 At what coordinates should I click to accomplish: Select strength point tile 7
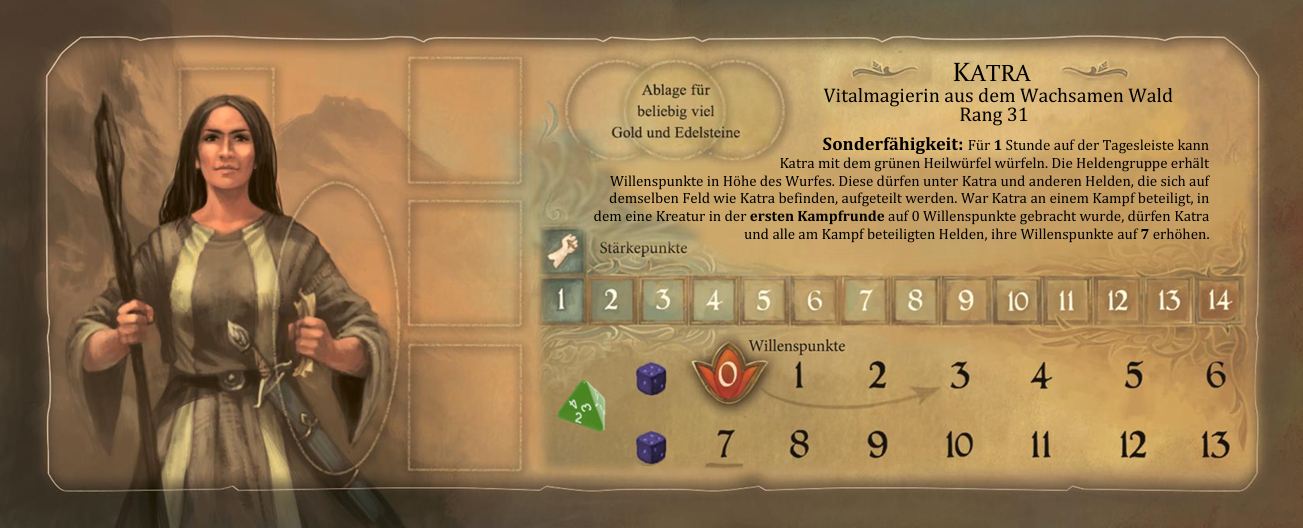(x=866, y=301)
